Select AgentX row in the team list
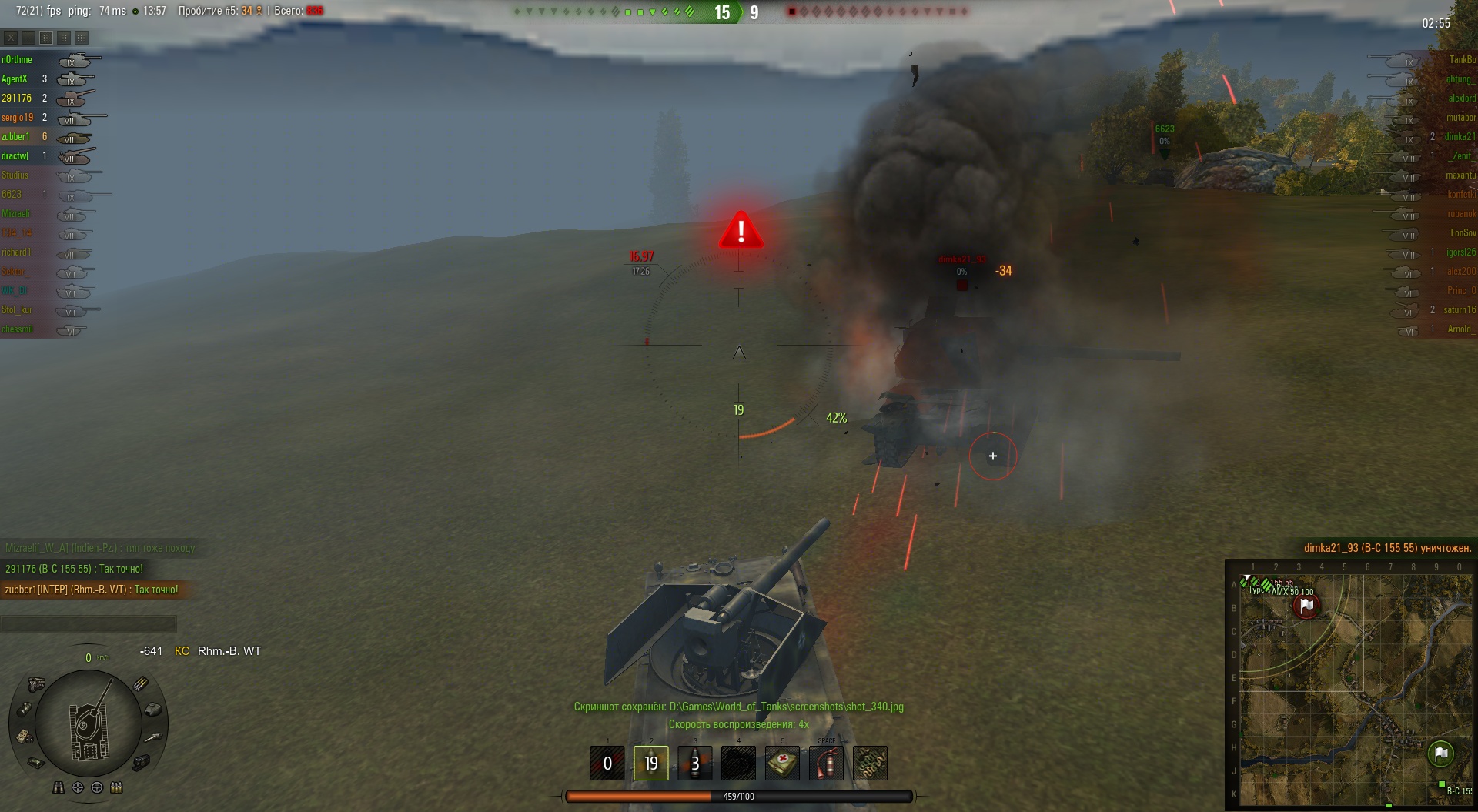1478x812 pixels. tap(15, 79)
